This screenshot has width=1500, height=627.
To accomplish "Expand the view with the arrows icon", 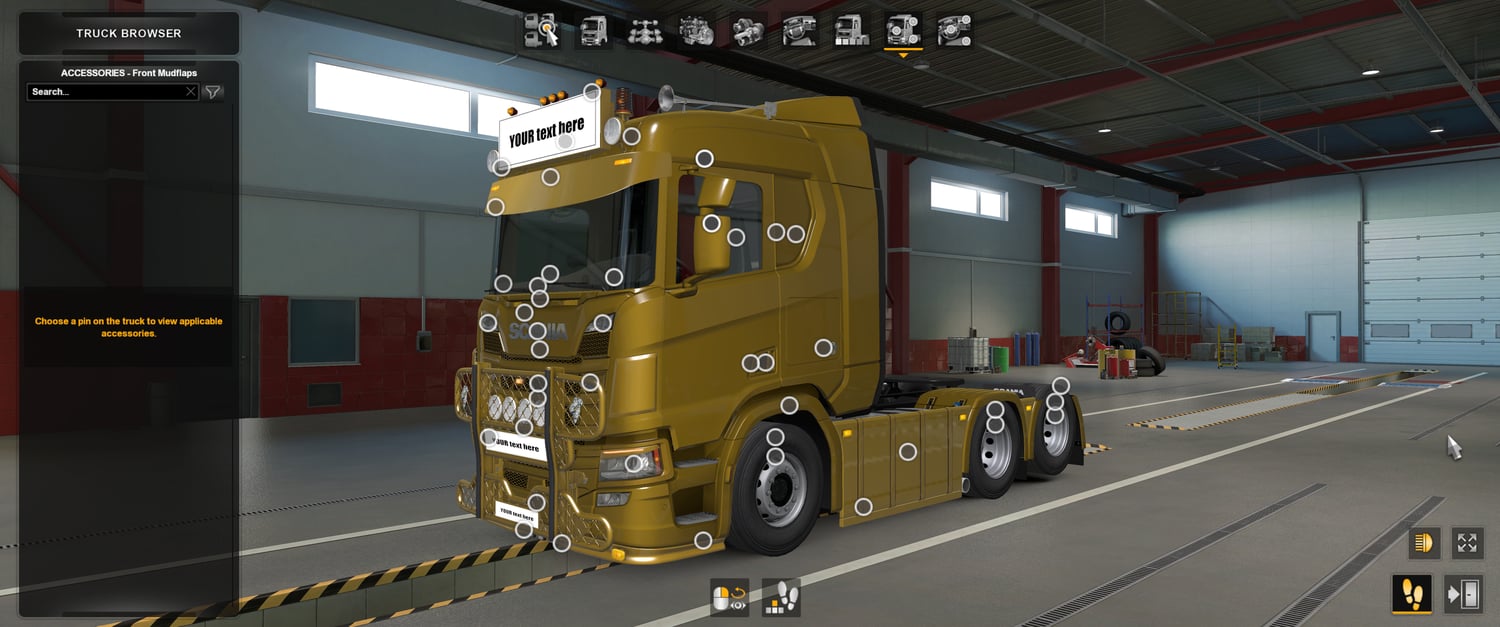I will coord(1467,543).
